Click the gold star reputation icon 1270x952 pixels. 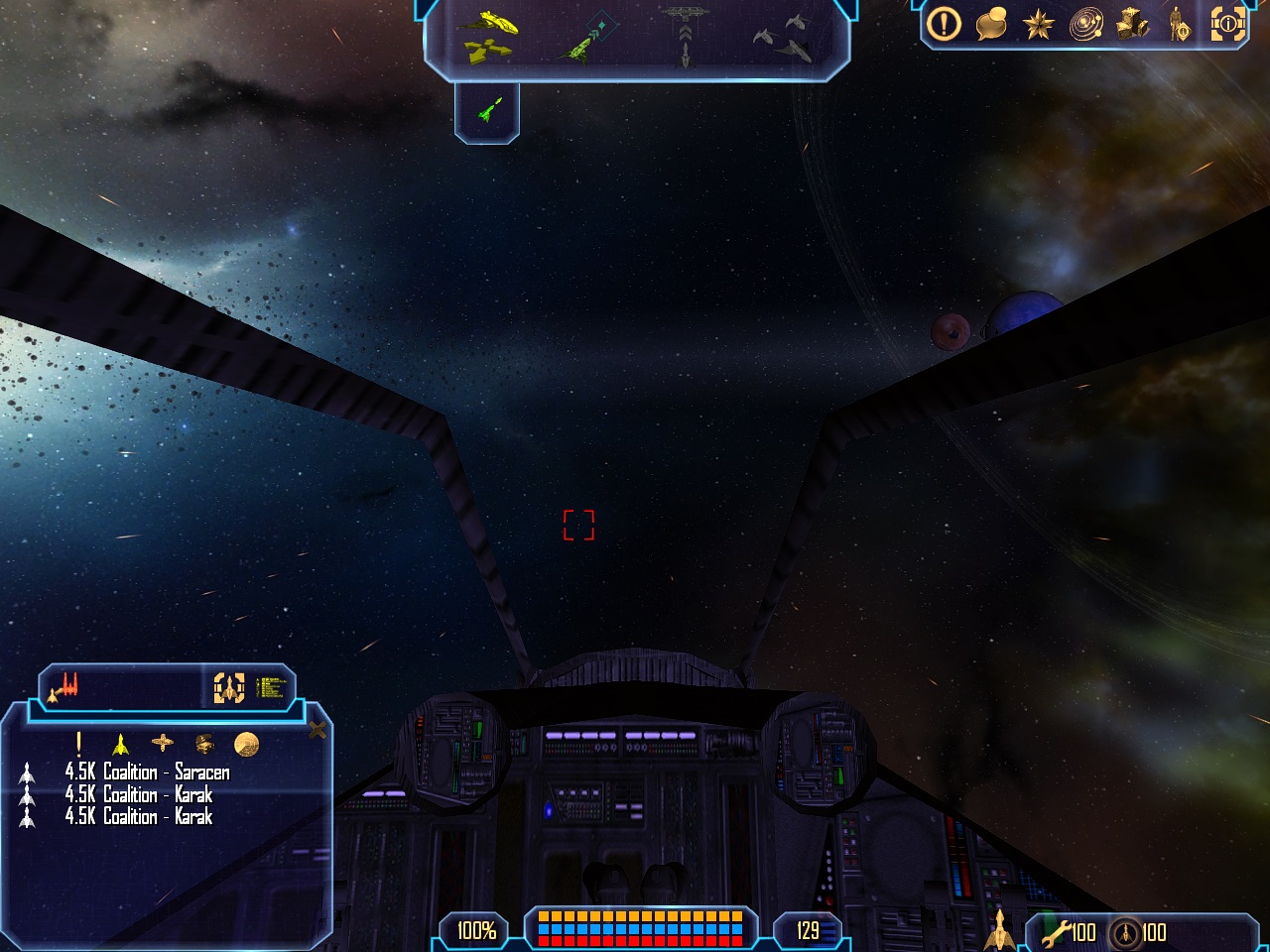[x=1038, y=24]
